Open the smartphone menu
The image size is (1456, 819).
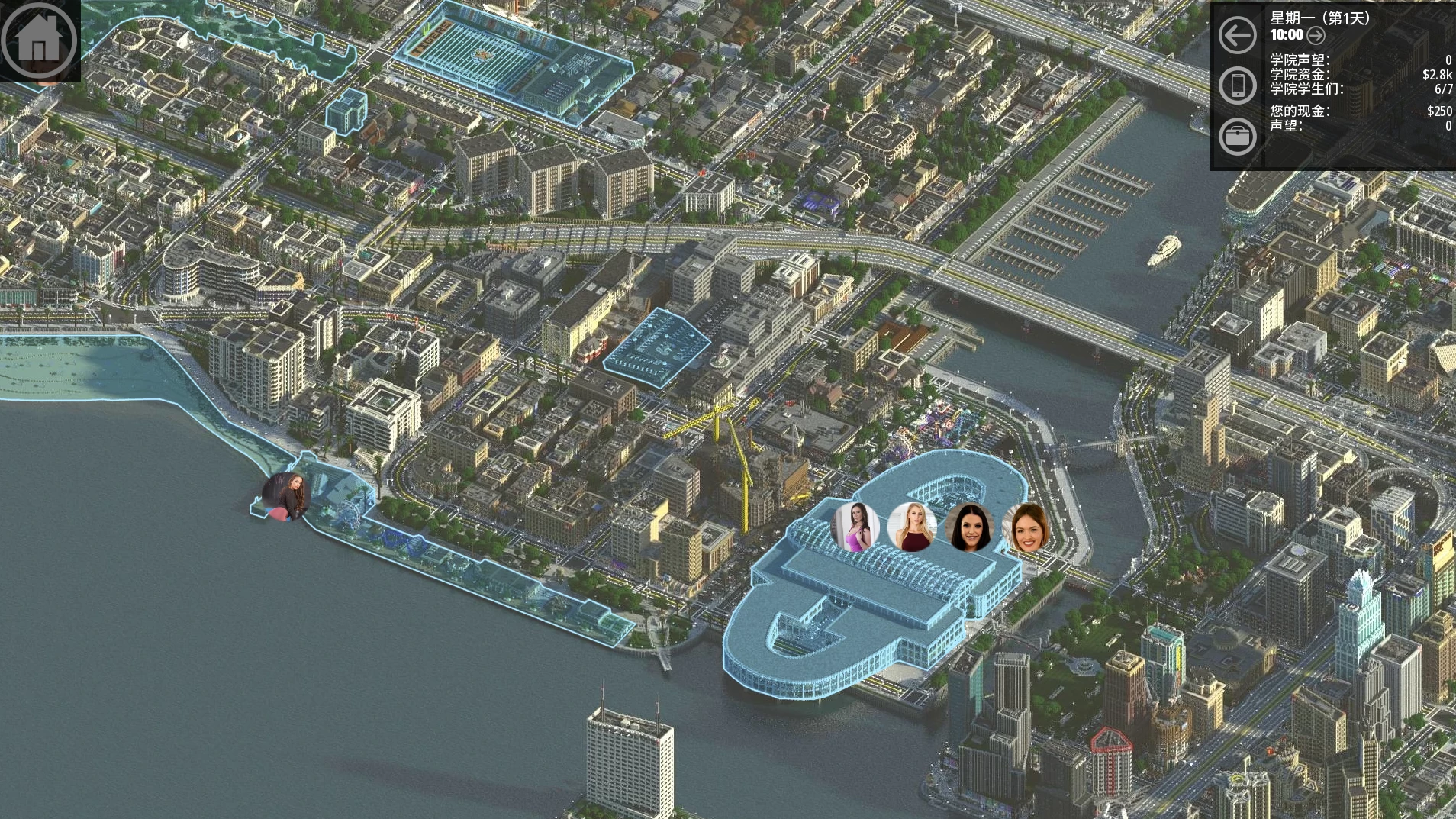pos(1237,85)
